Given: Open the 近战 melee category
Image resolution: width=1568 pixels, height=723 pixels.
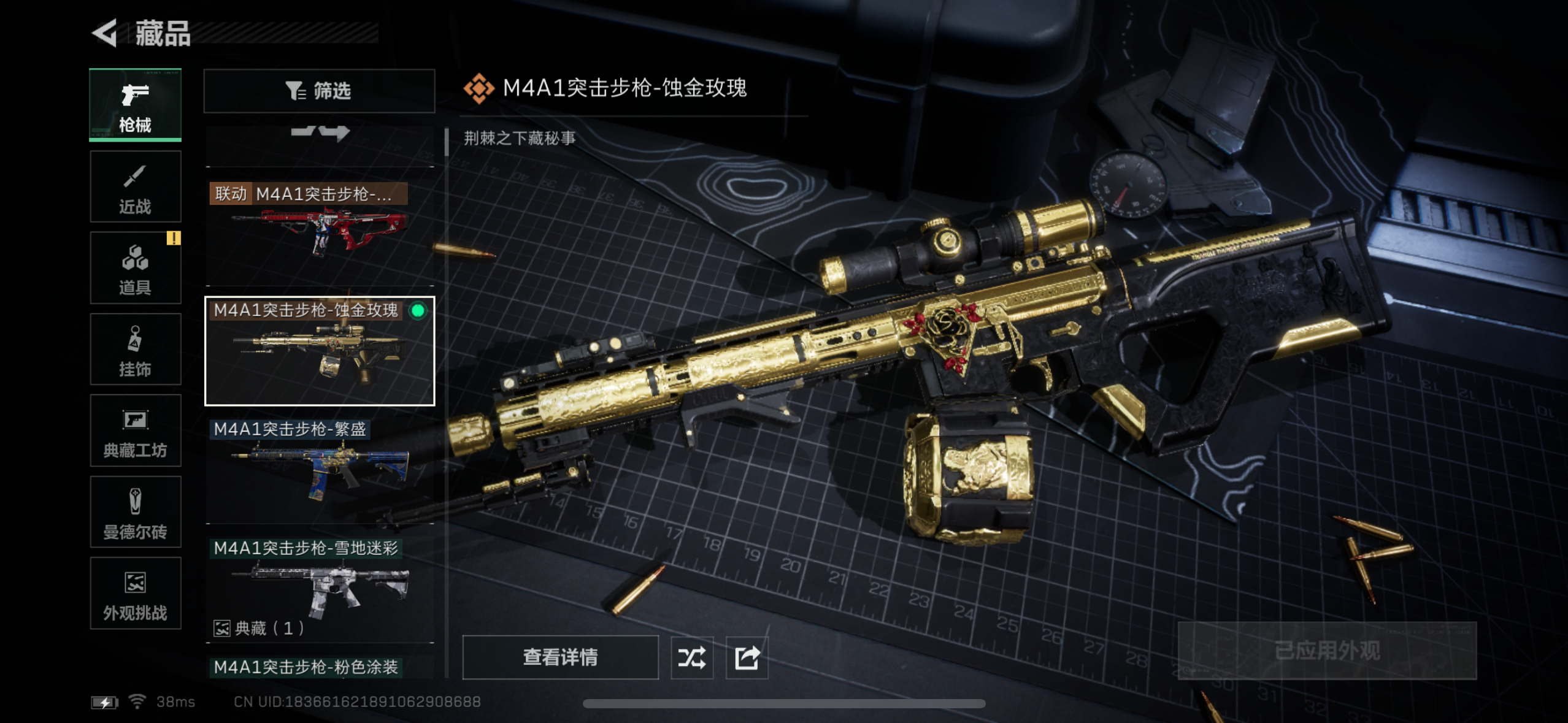Looking at the screenshot, I should pos(135,187).
